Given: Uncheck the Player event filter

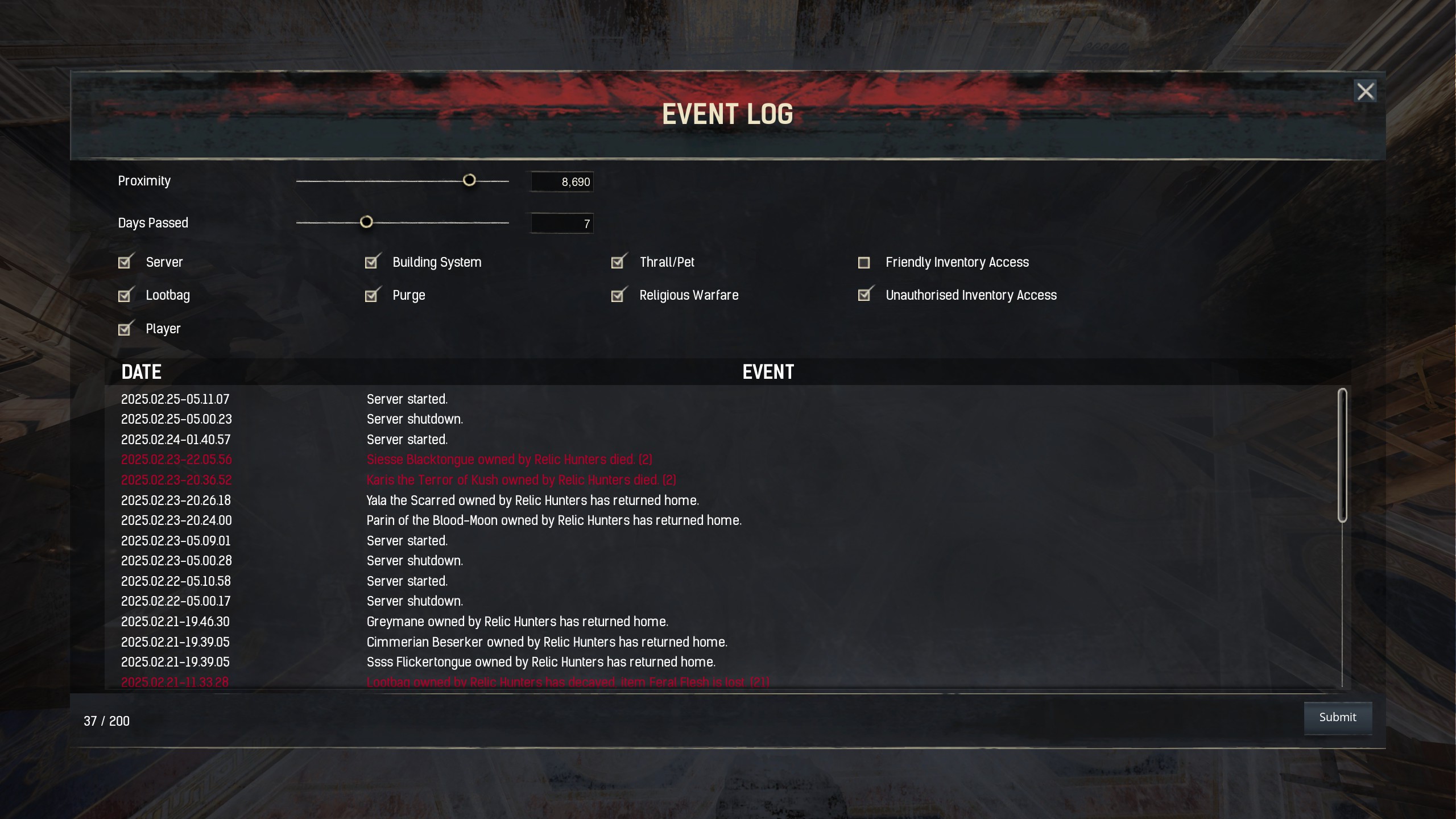Looking at the screenshot, I should pos(126,329).
